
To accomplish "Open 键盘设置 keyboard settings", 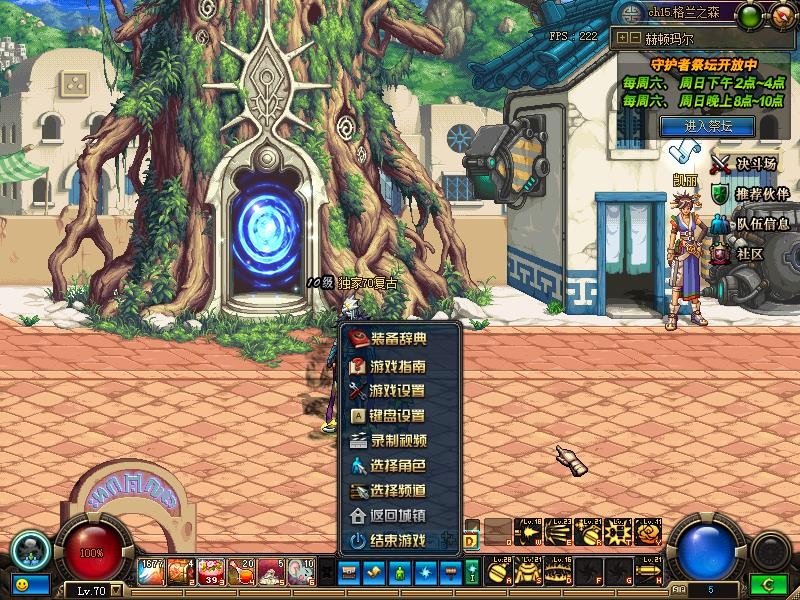I will [398, 416].
